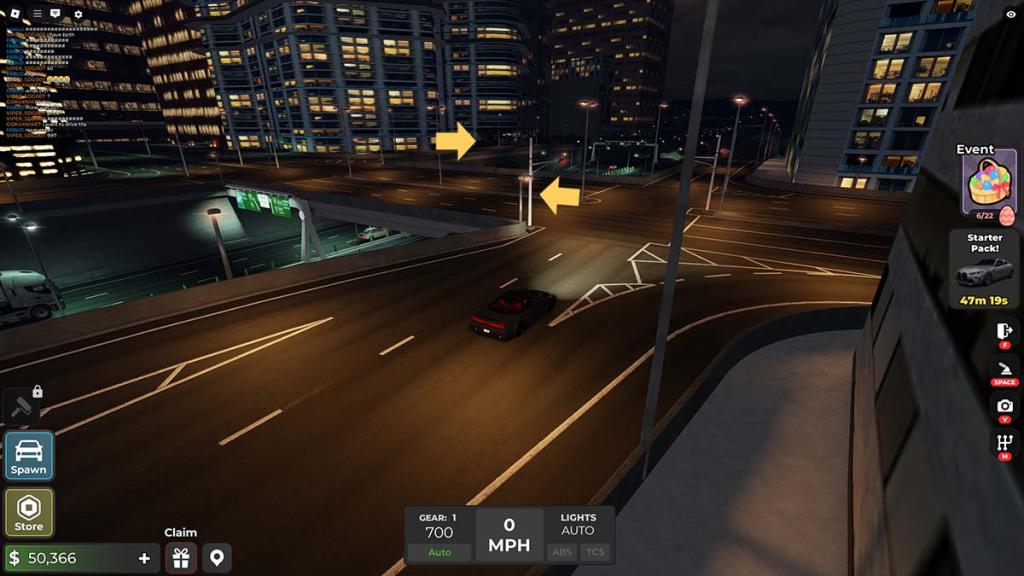Open the Roblox main menu

[x=12, y=14]
